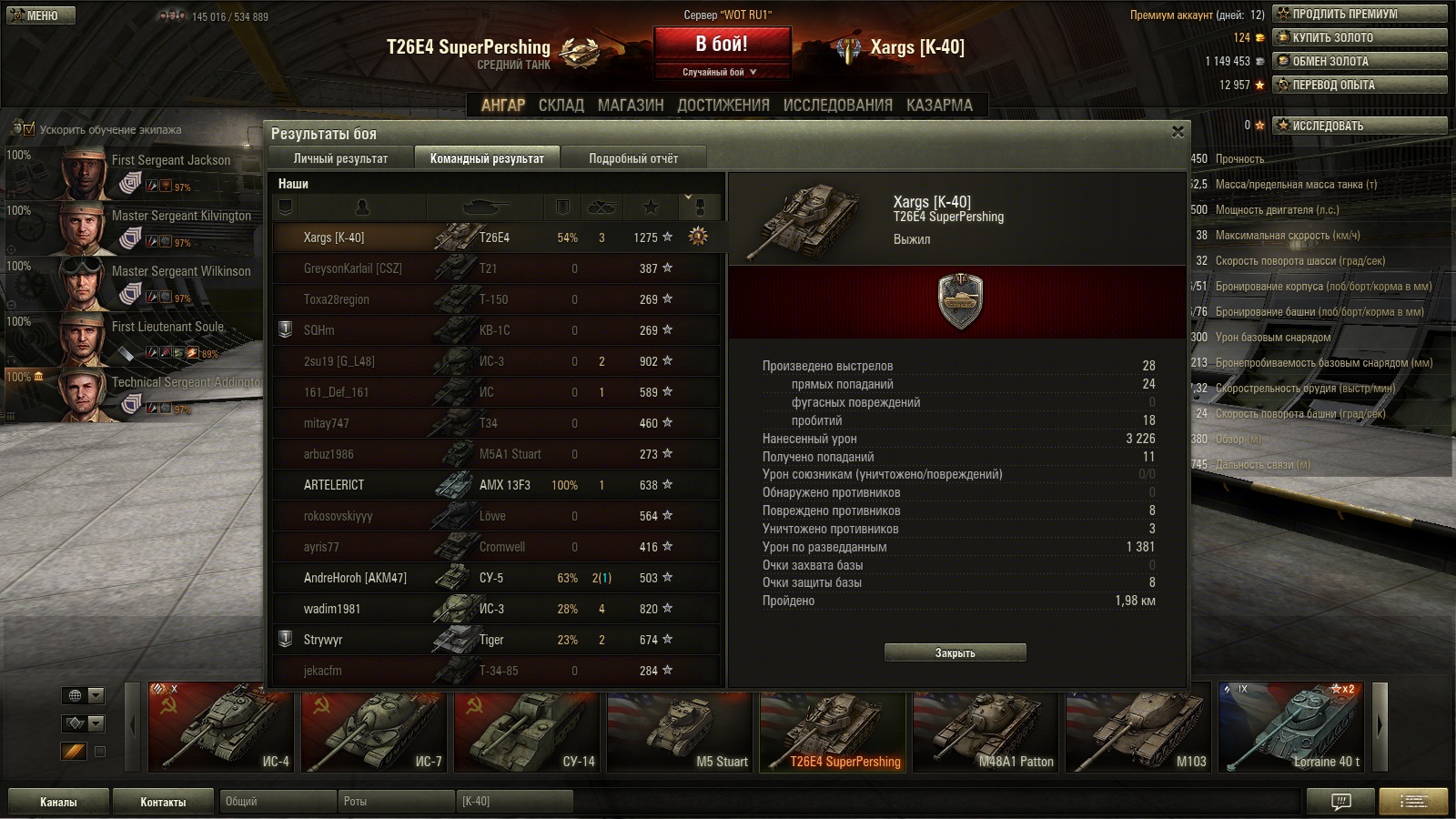This screenshot has height=819, width=1456.
Task: Go to ИССЛЕДОВАНИЯ section
Action: (837, 106)
